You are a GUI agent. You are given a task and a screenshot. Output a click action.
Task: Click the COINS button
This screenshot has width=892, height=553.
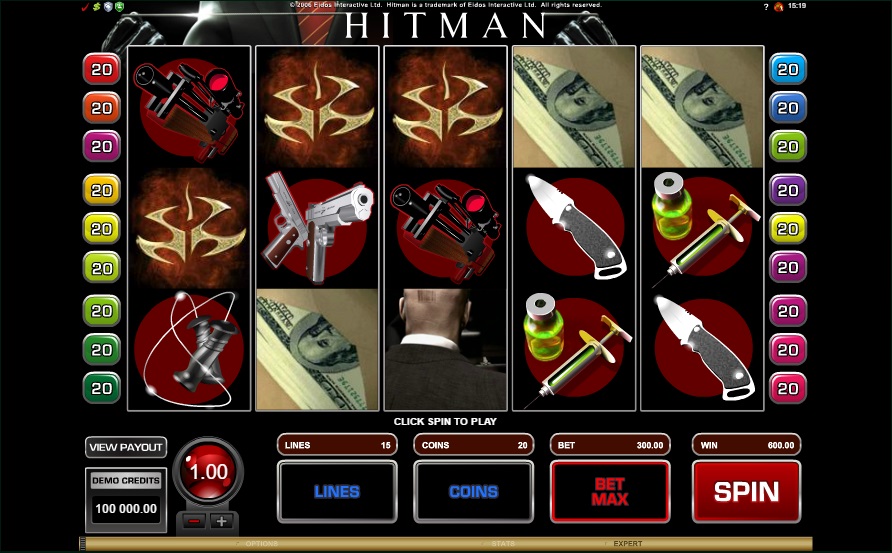point(473,491)
